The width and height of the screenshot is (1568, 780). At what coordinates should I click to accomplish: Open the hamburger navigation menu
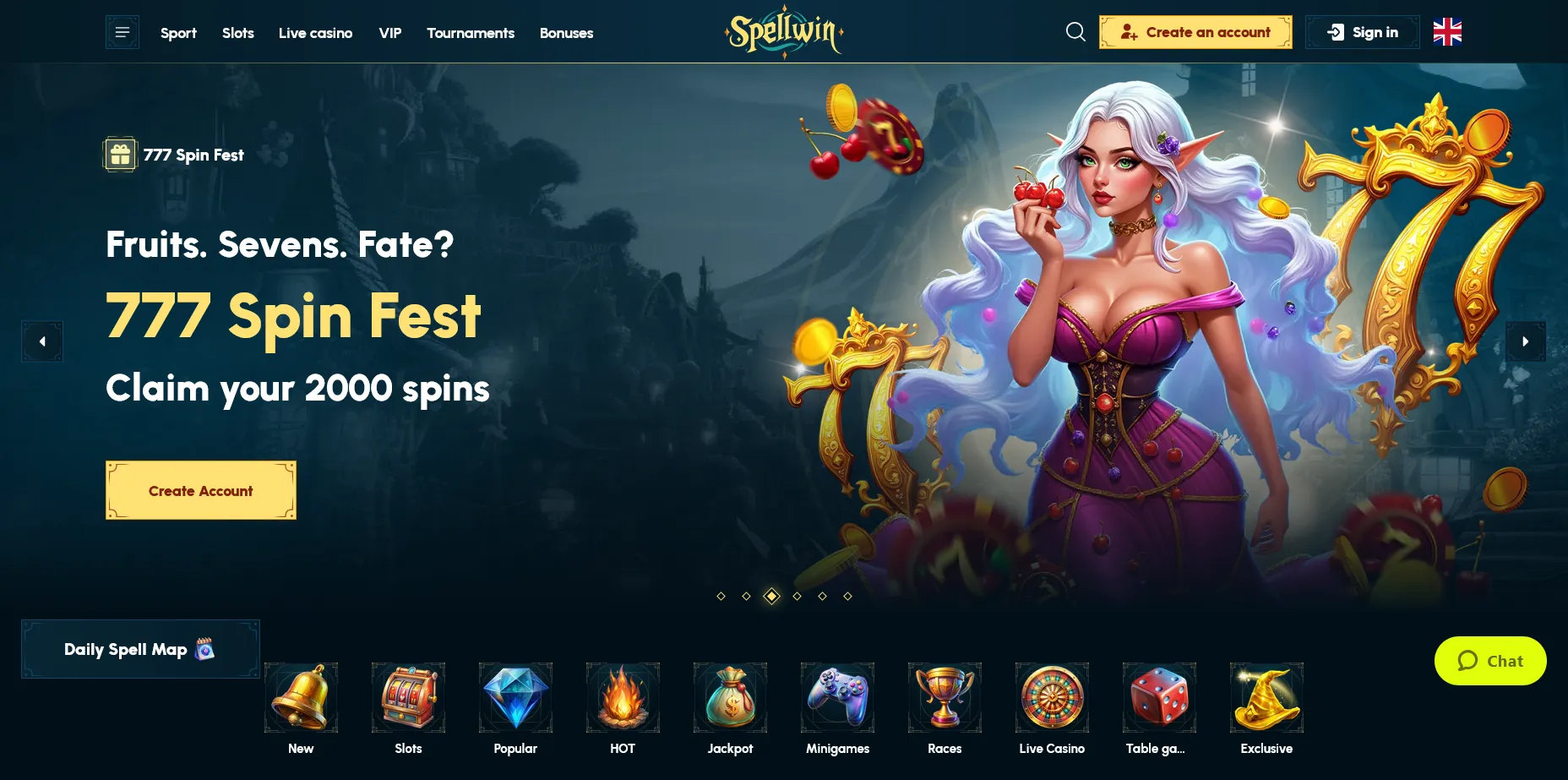point(122,32)
